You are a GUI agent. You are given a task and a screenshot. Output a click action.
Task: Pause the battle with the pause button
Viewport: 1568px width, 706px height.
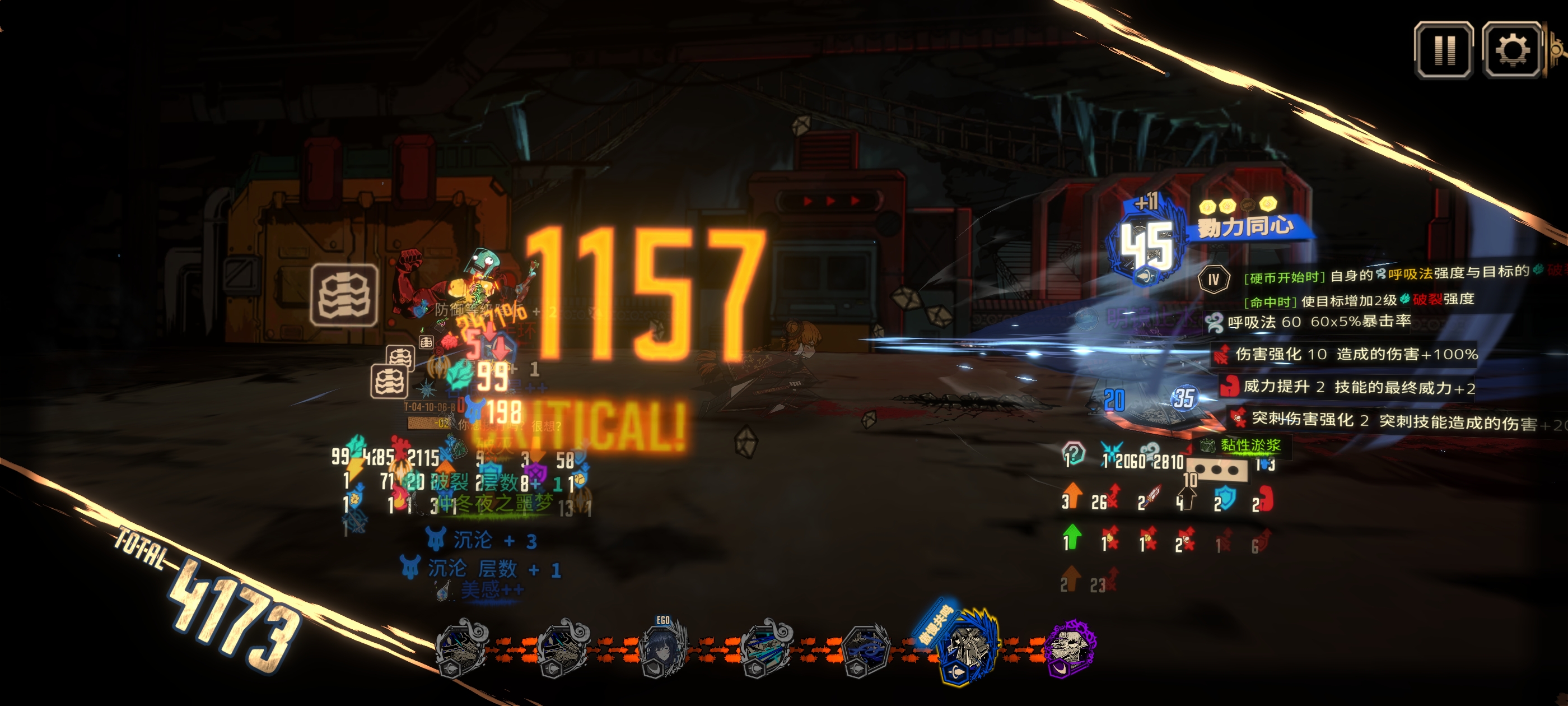pyautogui.click(x=1443, y=50)
